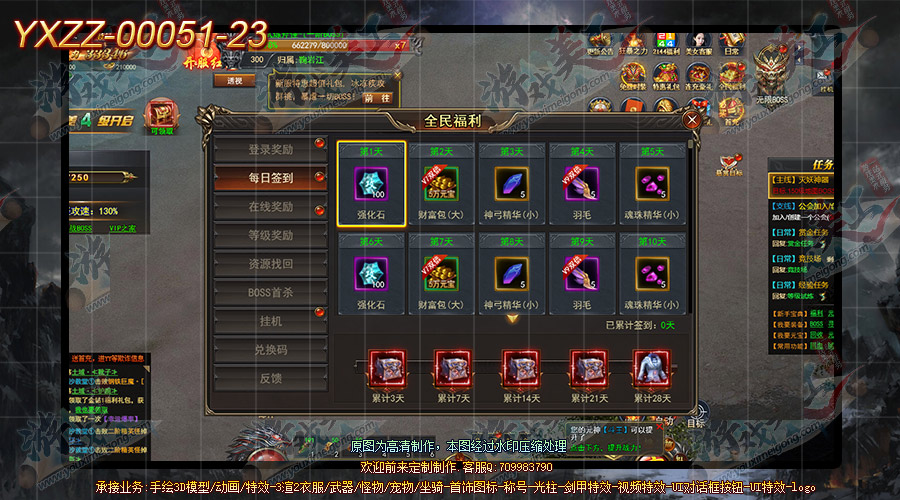Viewport: 900px width, 500px height.
Task: Switch to the 在线奖励 tab
Action: tap(270, 207)
